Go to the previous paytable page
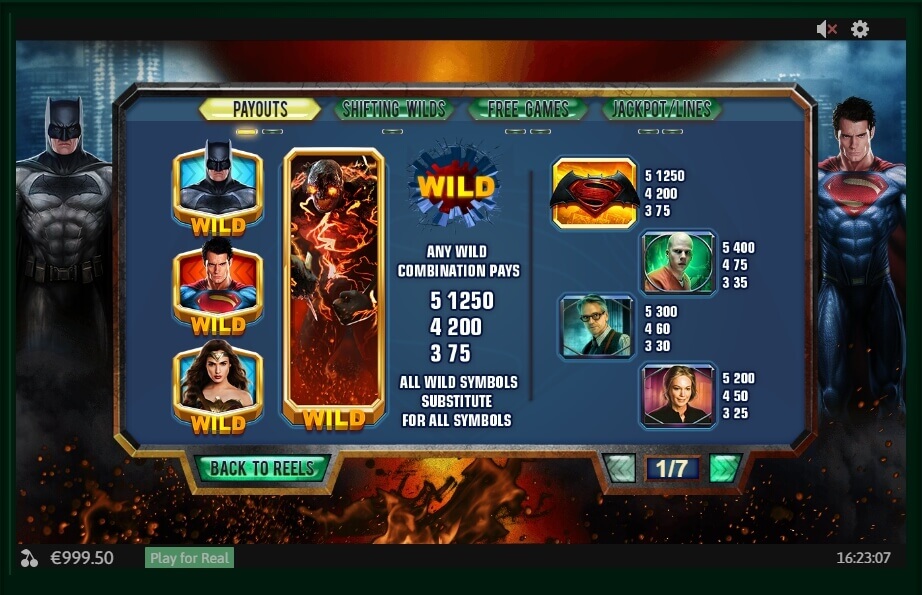The width and height of the screenshot is (922, 595). point(620,468)
